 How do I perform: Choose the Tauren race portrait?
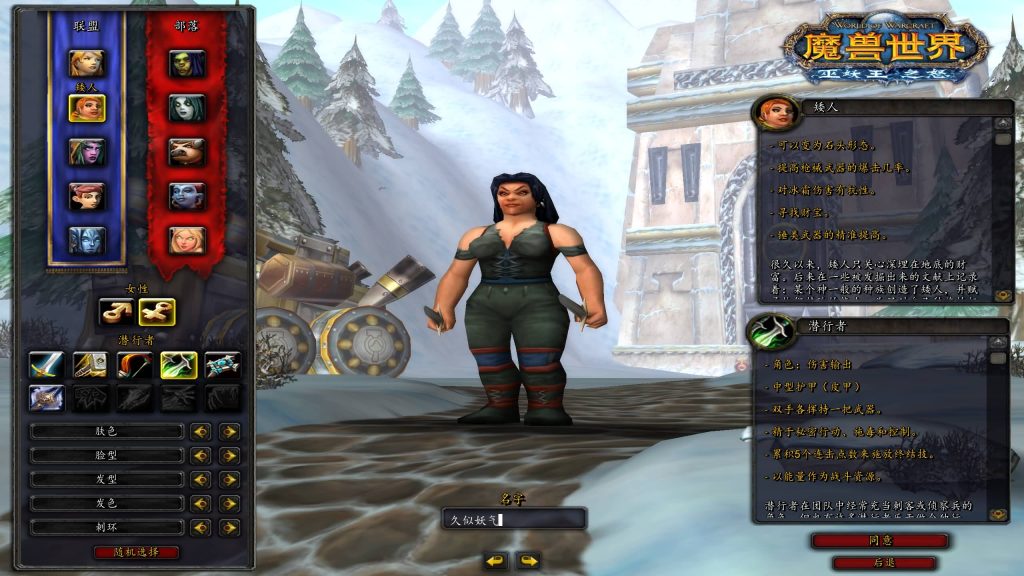(186, 152)
